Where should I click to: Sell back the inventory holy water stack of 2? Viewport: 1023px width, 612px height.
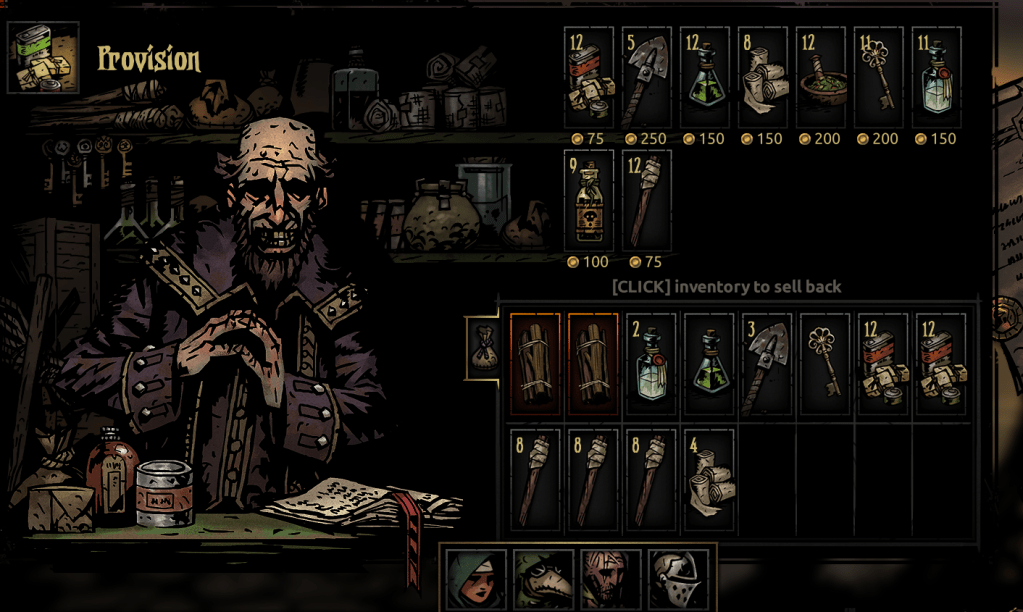[651, 363]
